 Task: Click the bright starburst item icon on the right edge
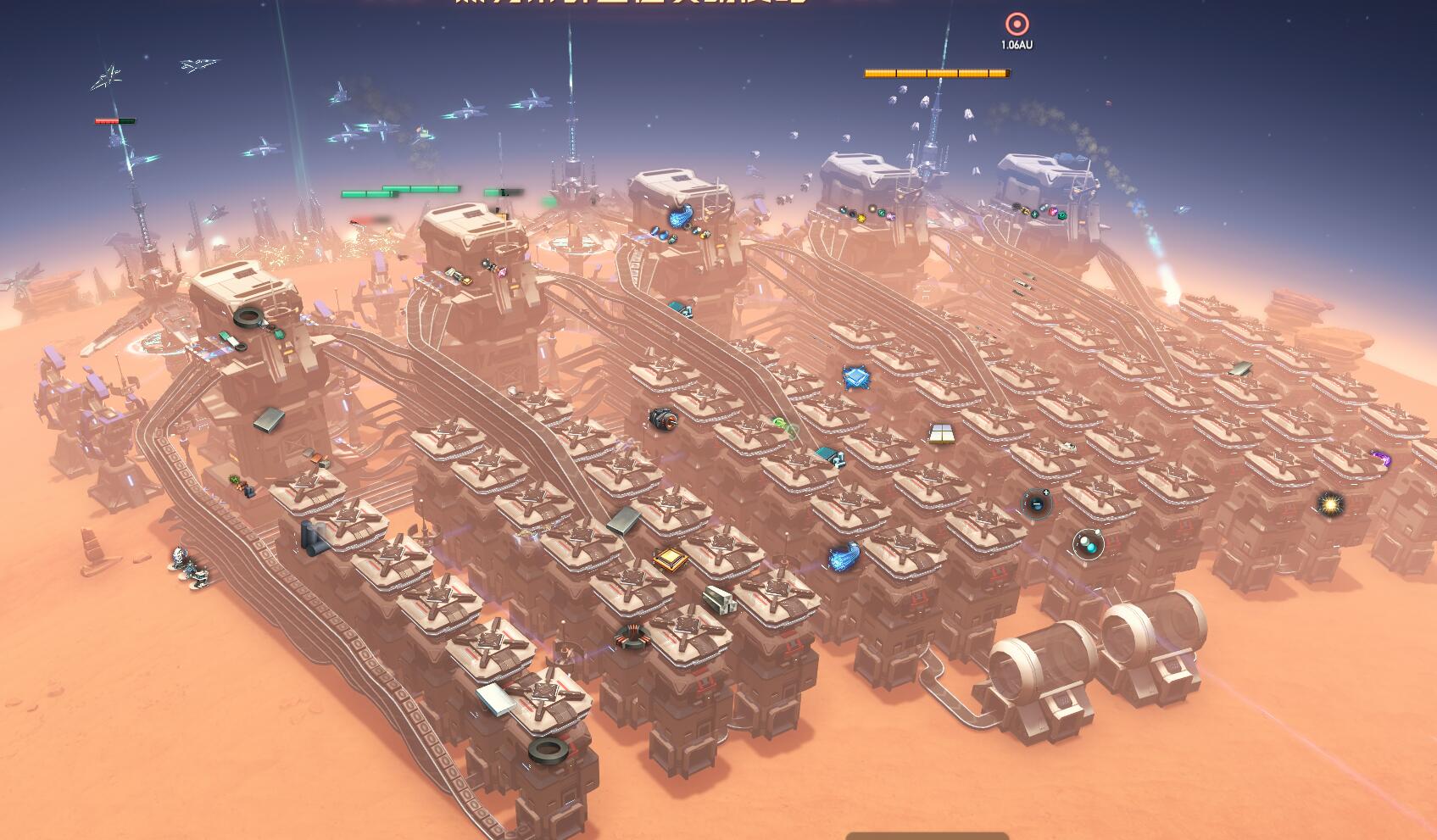(1330, 505)
